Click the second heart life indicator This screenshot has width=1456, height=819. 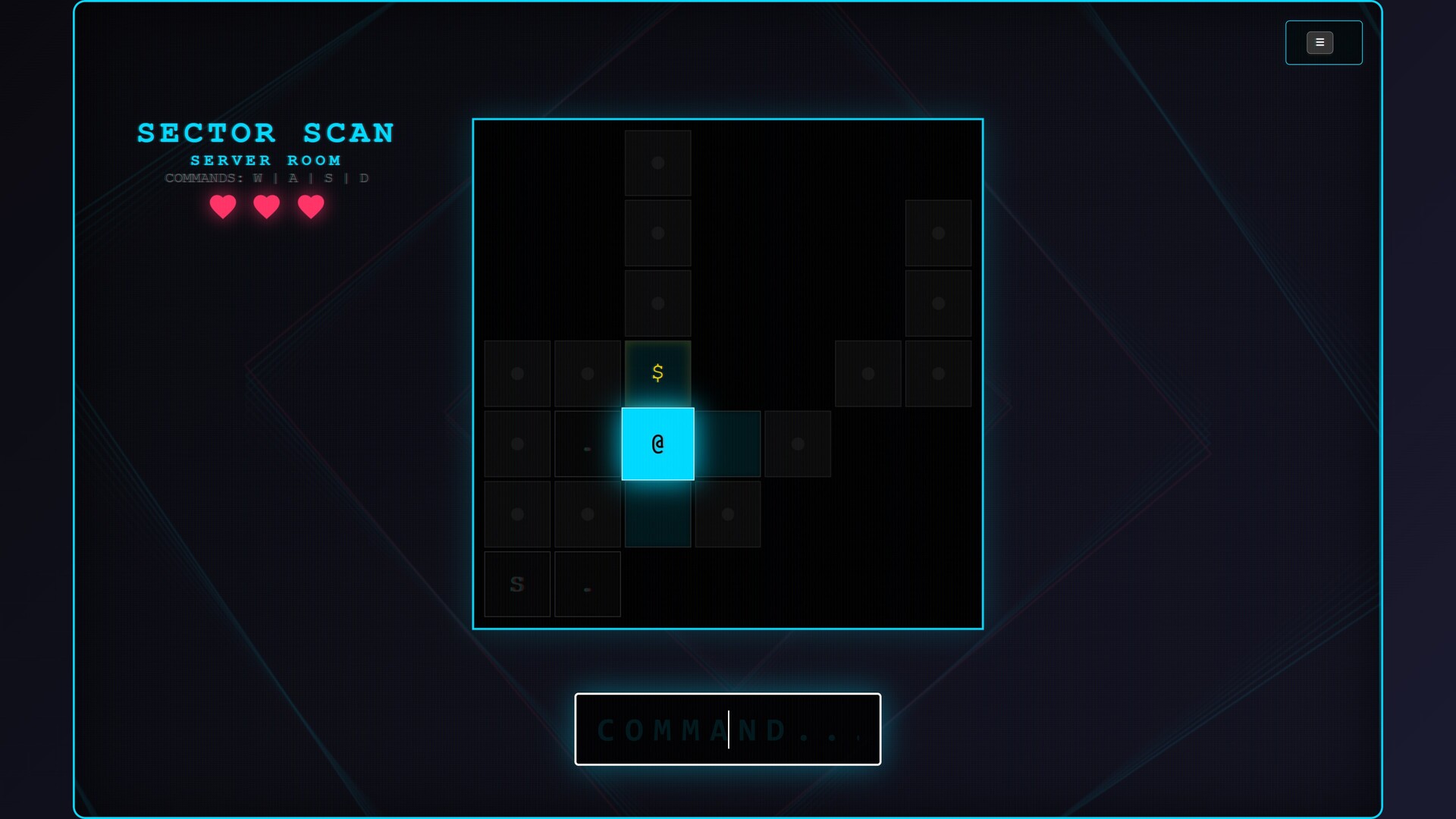coord(266,207)
